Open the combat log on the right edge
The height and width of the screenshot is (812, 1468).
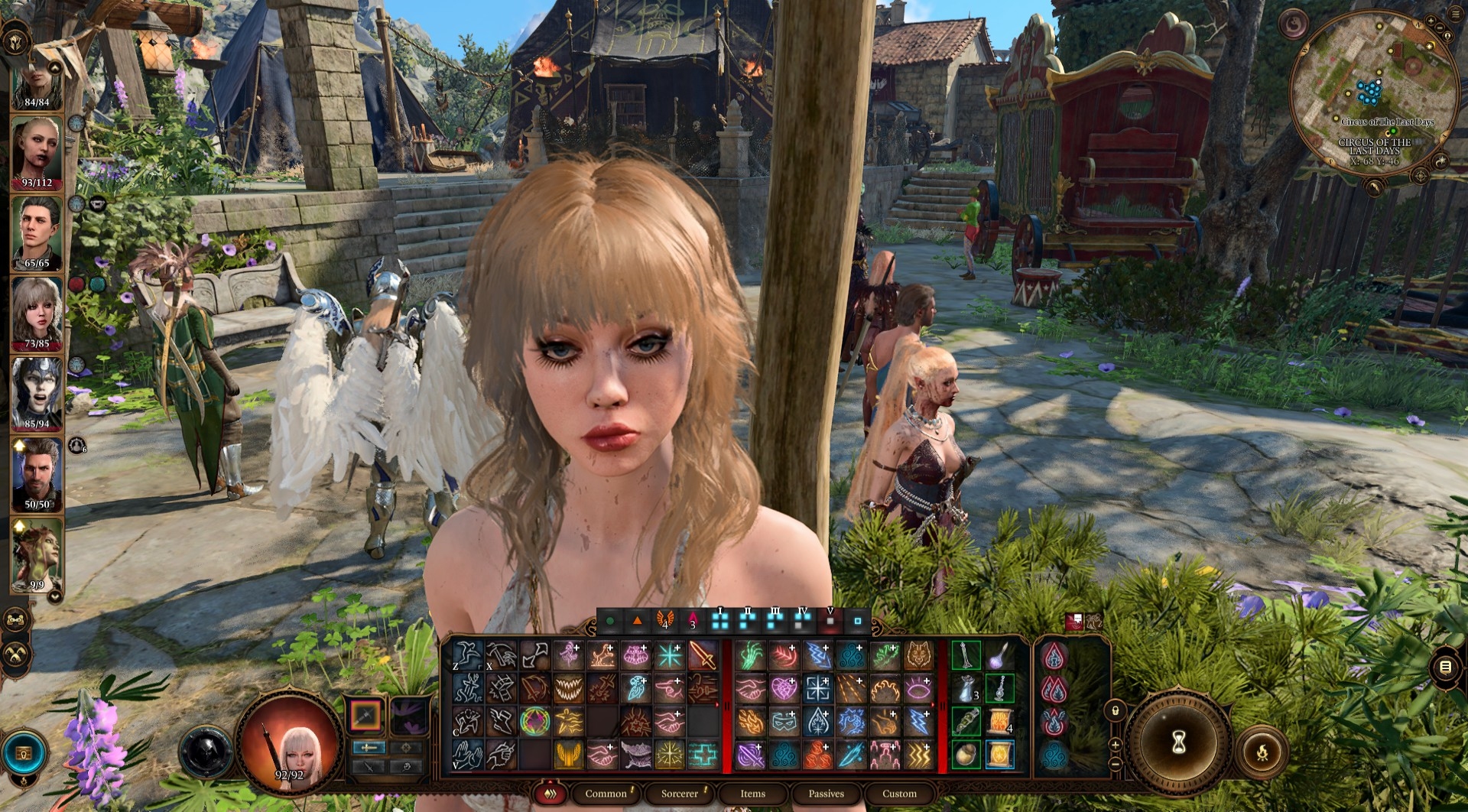[1445, 667]
